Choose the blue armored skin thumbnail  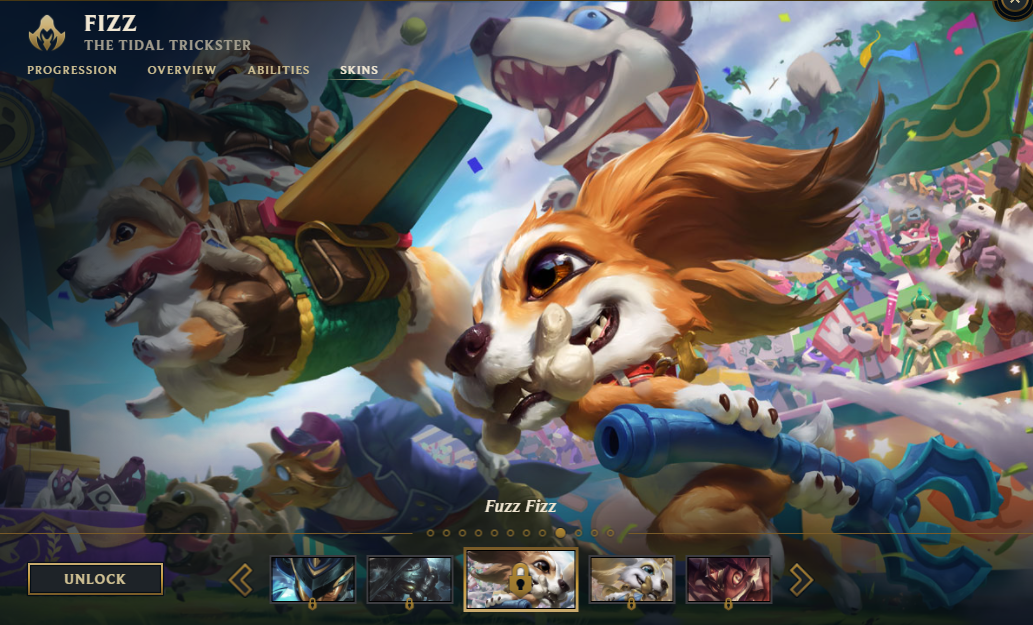click(313, 579)
